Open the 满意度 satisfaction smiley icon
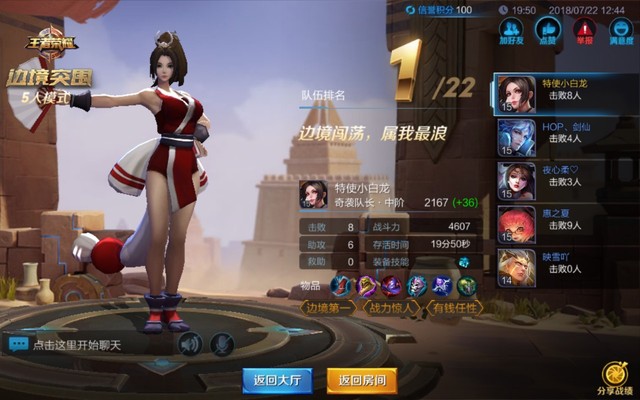The image size is (640, 400). 620,30
